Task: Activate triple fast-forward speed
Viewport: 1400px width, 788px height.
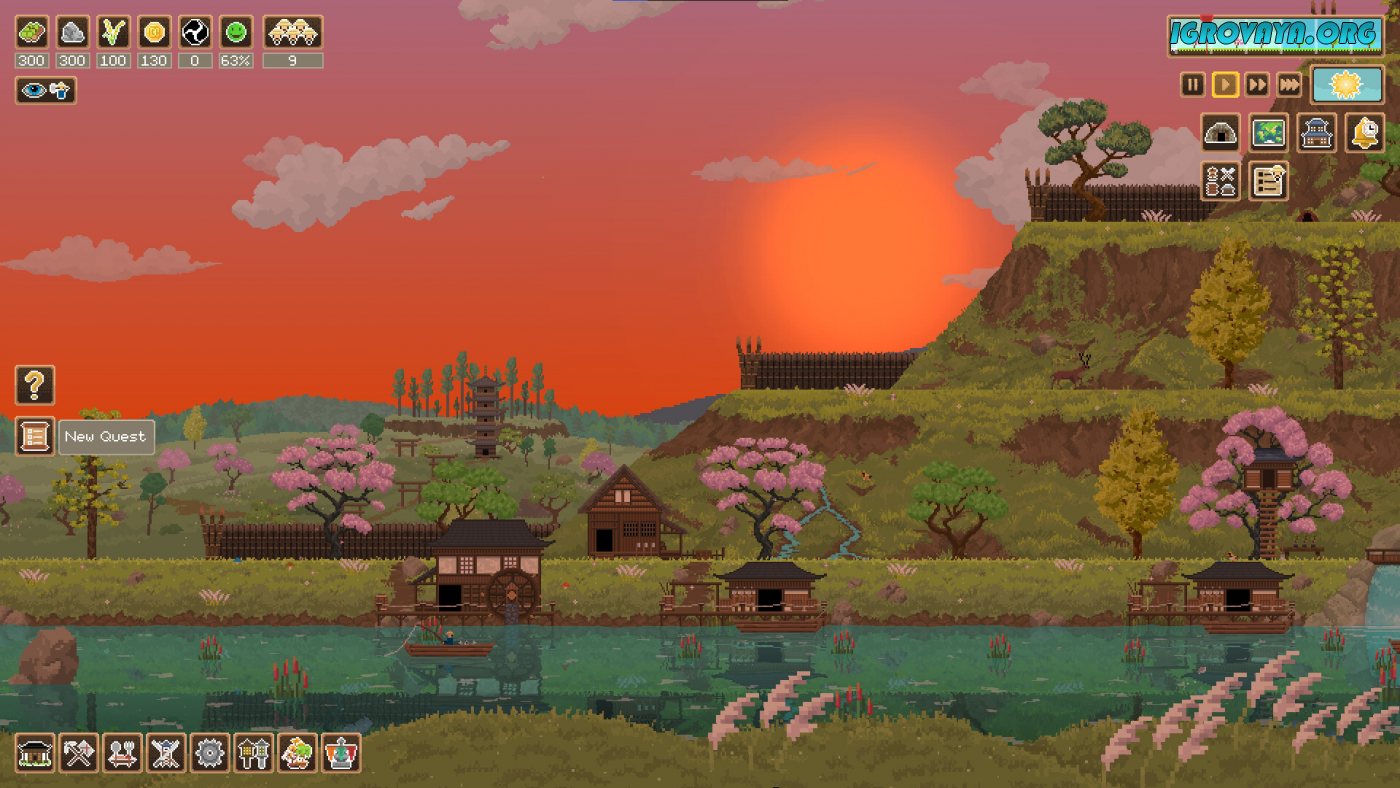Action: point(1290,85)
